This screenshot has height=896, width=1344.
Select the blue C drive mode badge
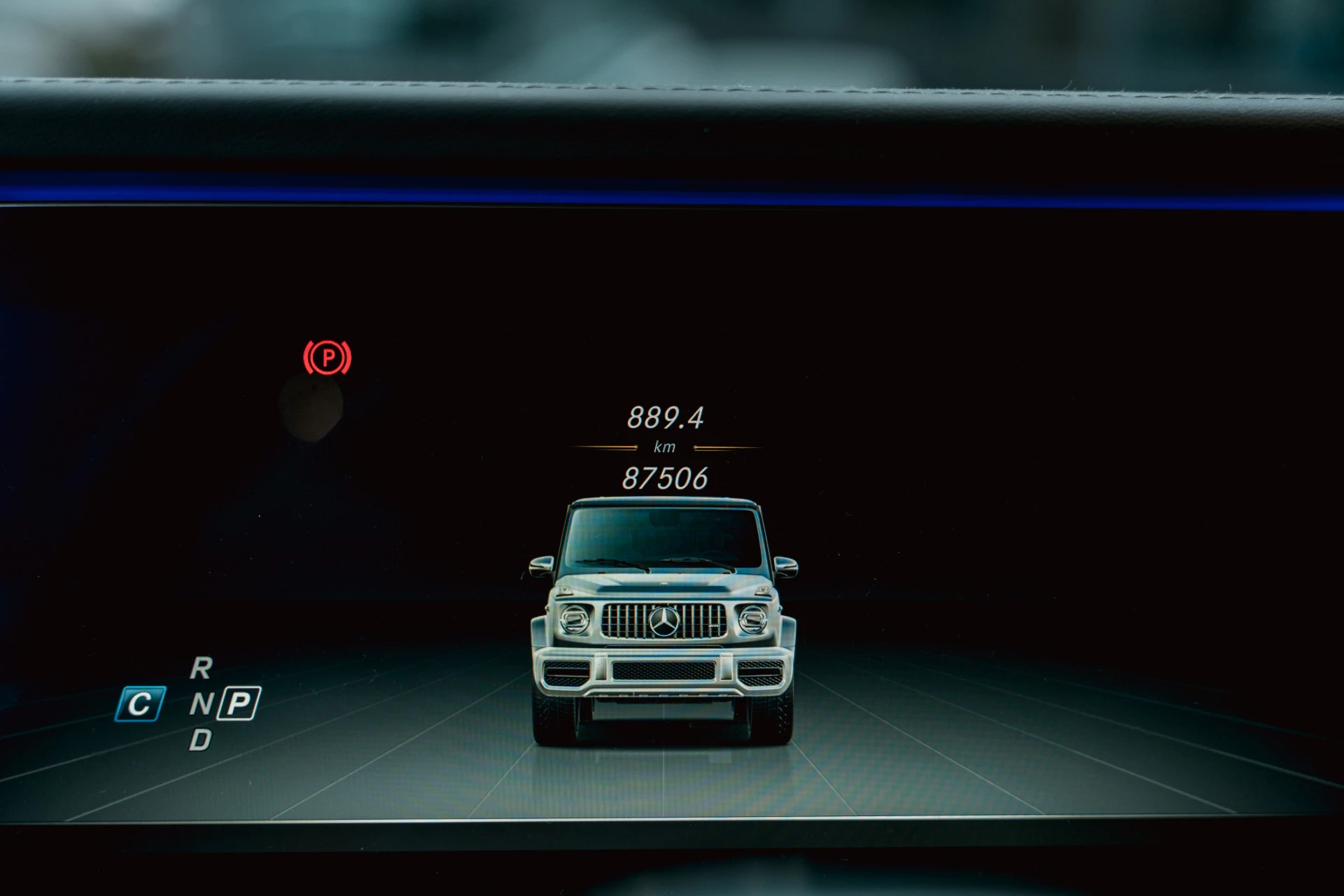tap(140, 703)
